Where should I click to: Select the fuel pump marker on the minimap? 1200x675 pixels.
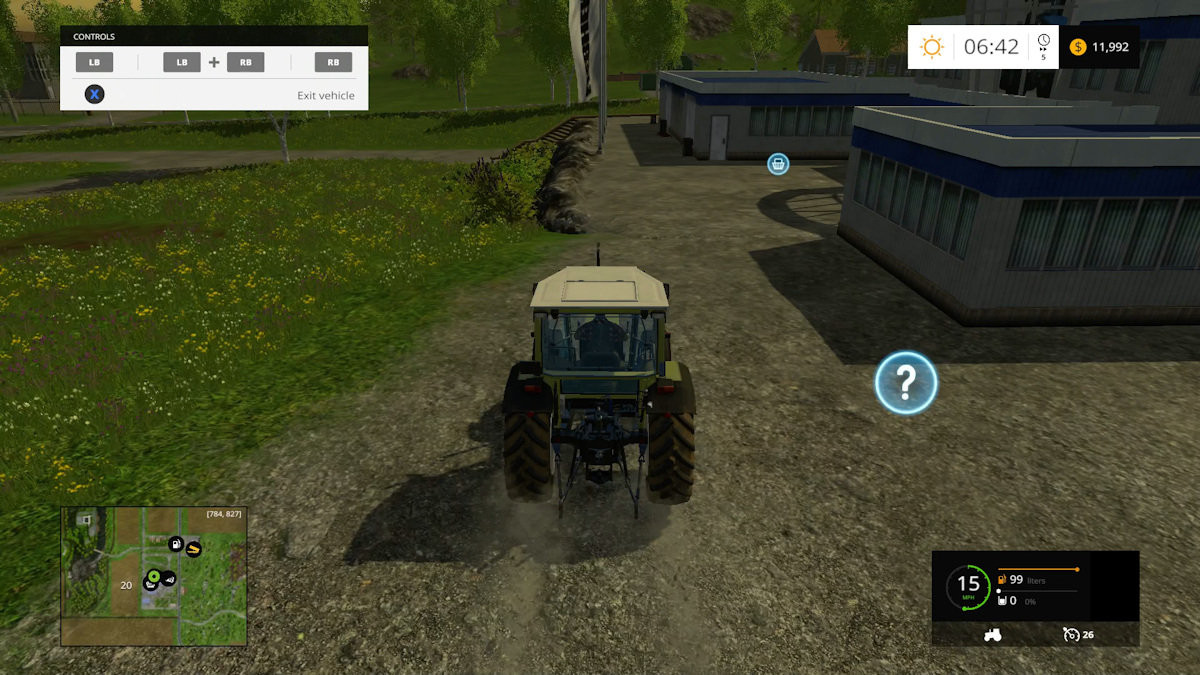[x=176, y=543]
